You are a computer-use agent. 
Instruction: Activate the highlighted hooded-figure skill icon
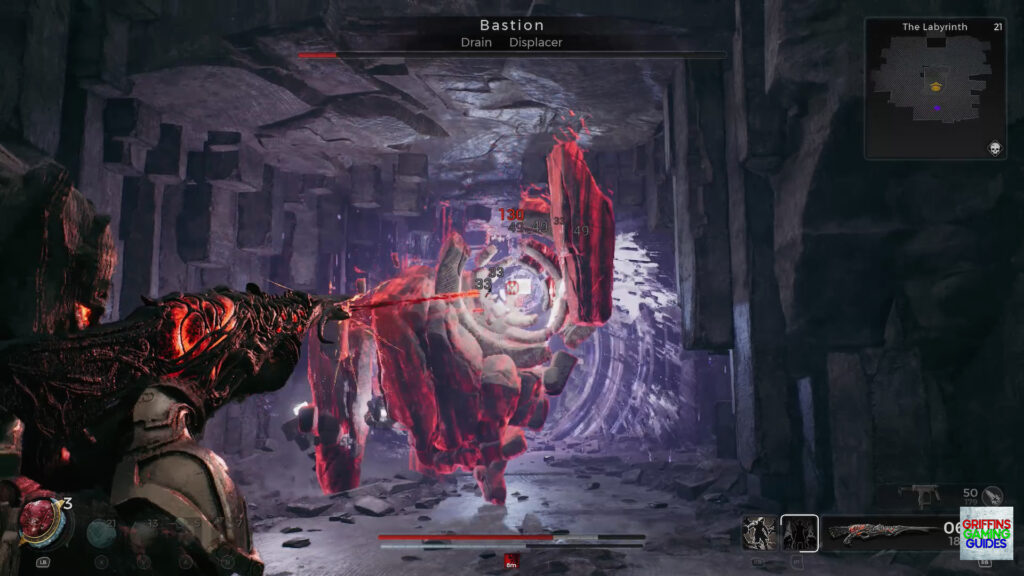(x=799, y=532)
